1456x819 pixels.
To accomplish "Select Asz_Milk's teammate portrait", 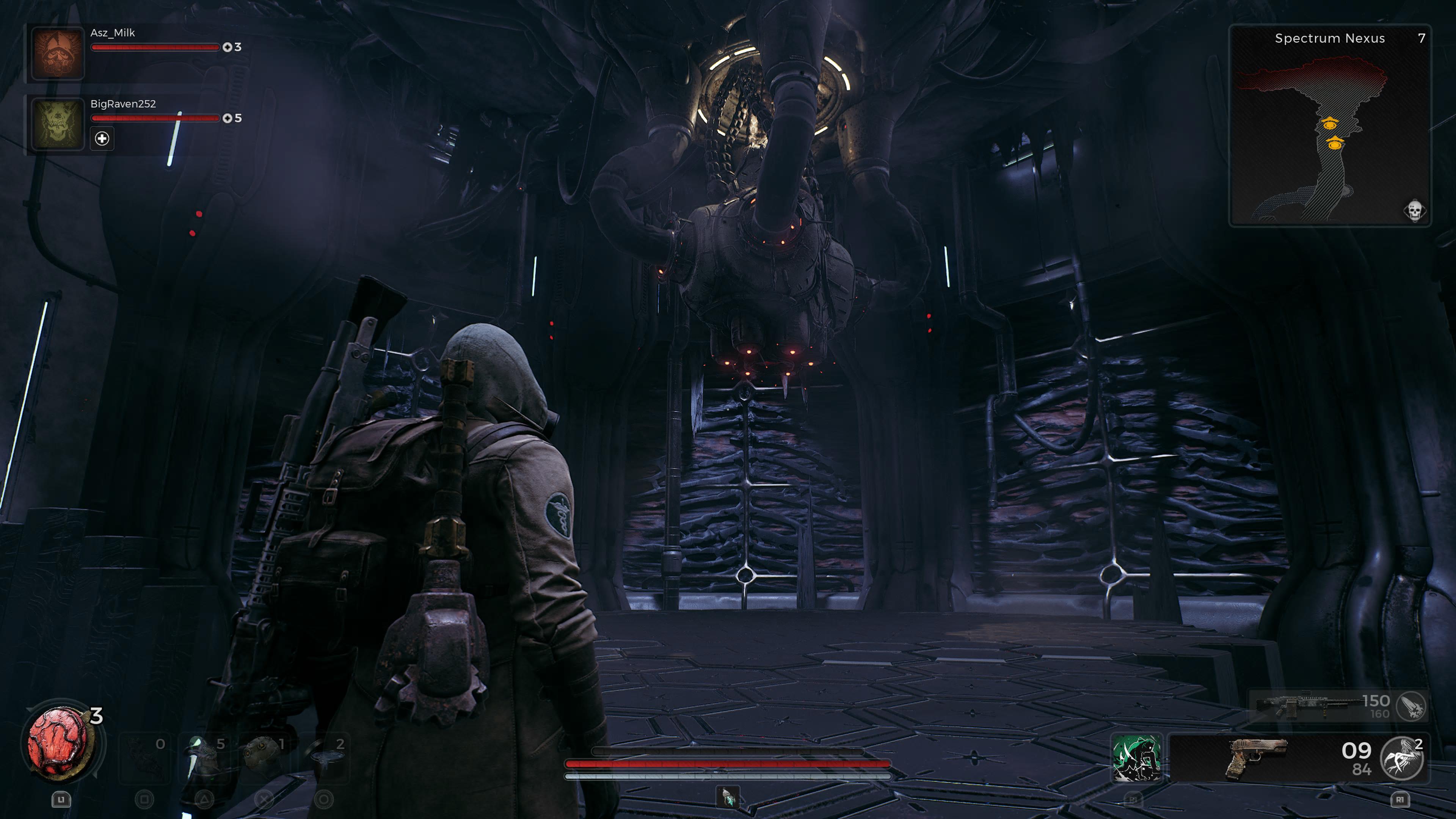I will [58, 53].
